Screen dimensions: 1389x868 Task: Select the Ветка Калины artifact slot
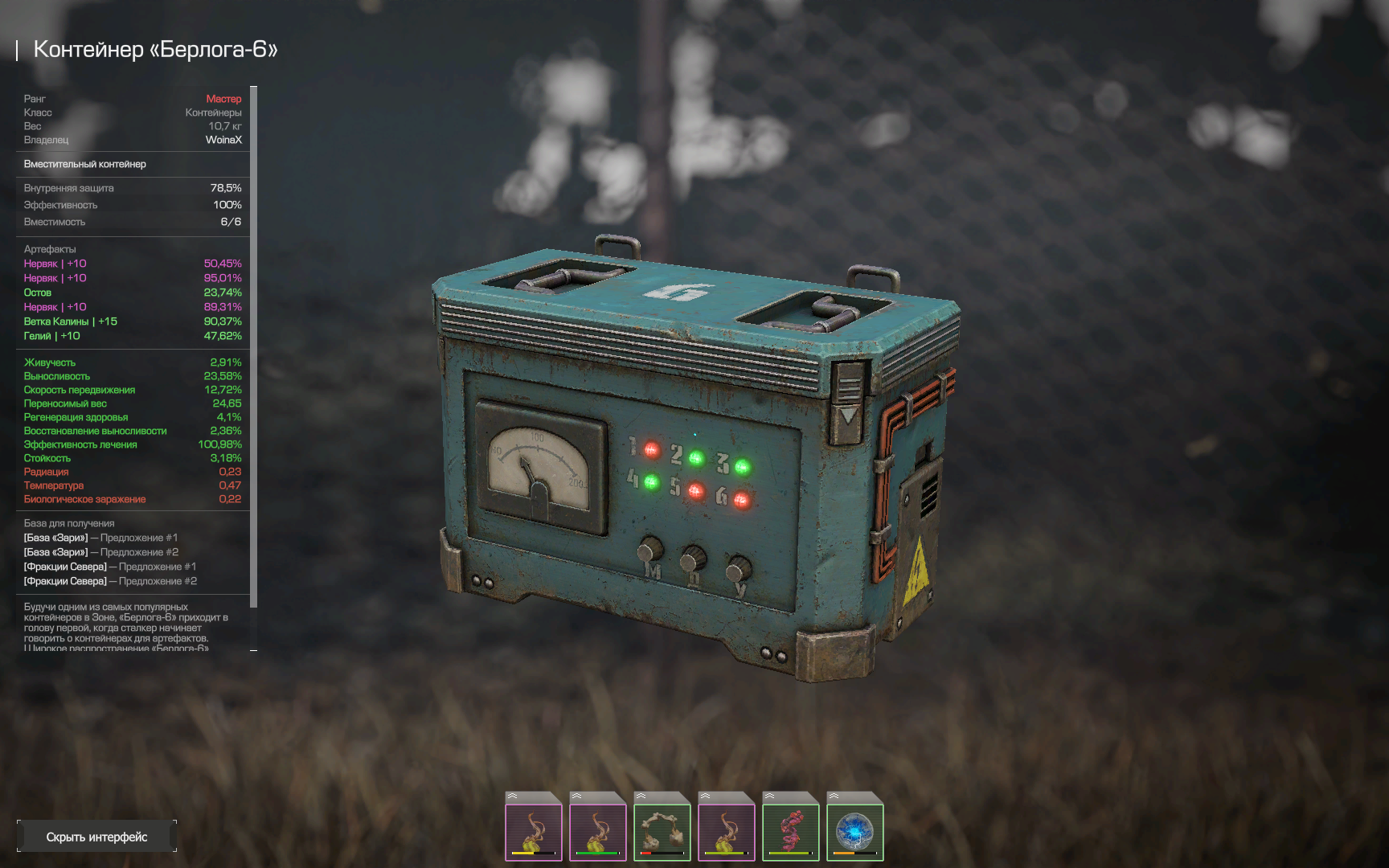(x=790, y=827)
